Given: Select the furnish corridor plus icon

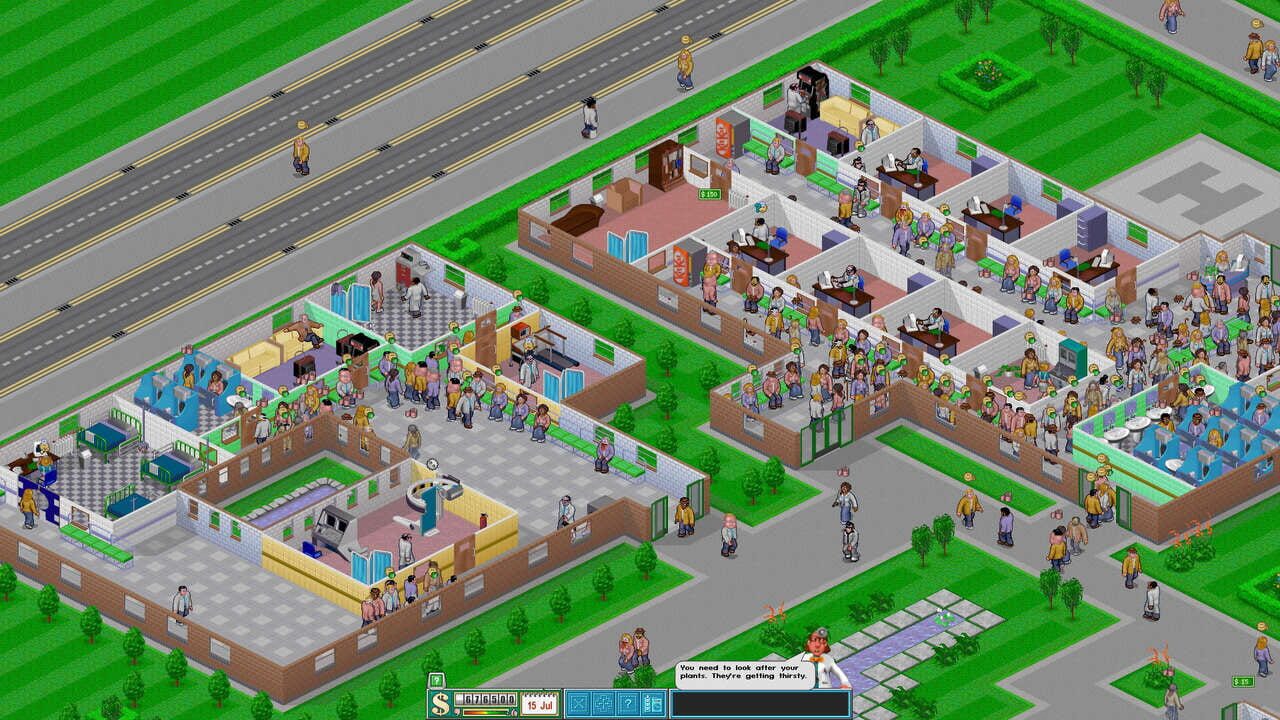Looking at the screenshot, I should [605, 702].
